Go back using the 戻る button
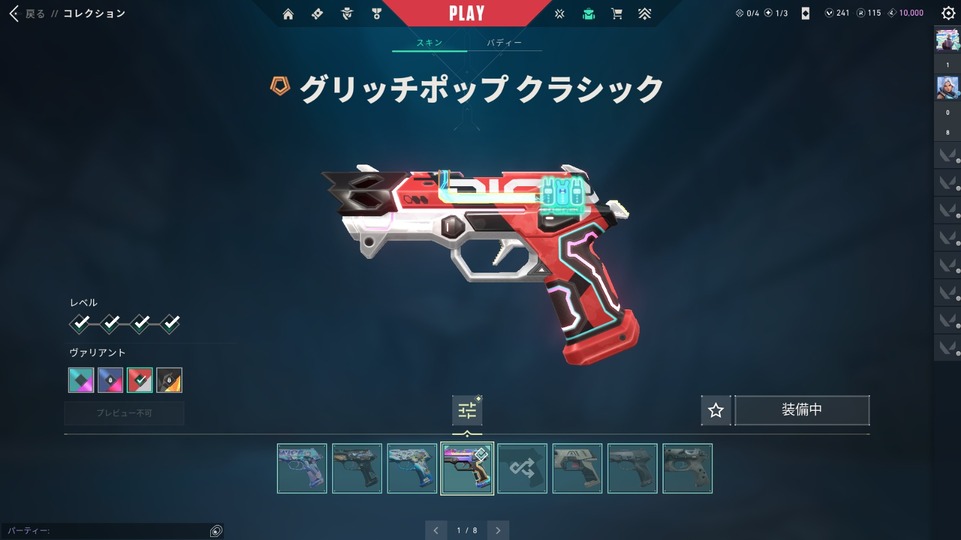Viewport: 961px width, 540px height. point(28,14)
